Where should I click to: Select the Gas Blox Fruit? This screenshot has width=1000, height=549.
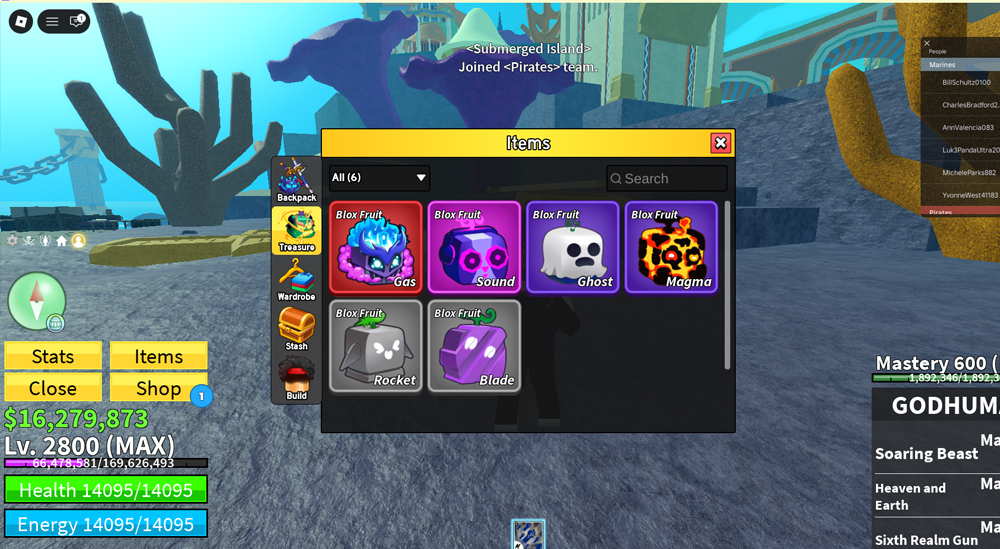[376, 247]
